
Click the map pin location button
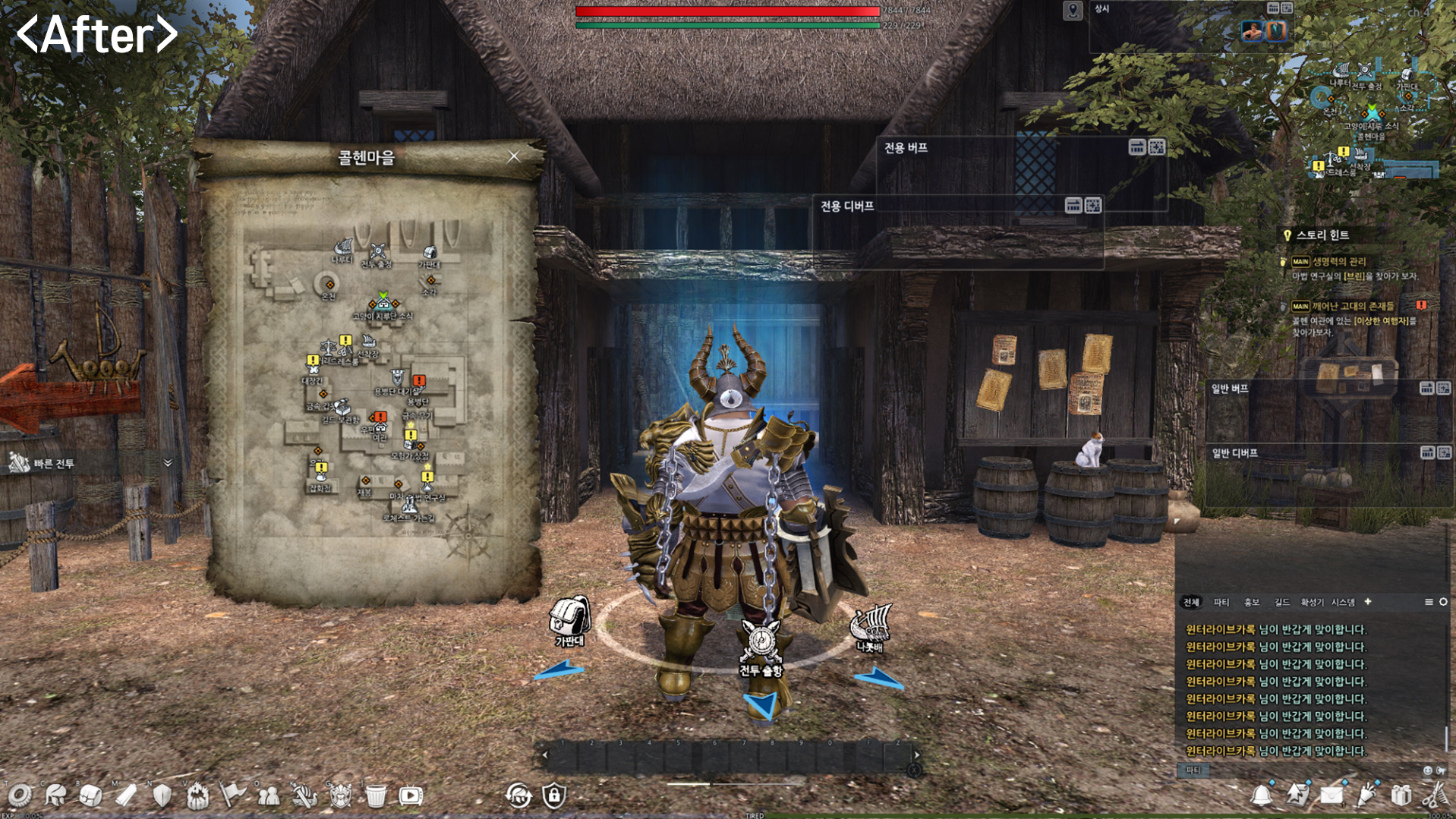pos(1072,11)
